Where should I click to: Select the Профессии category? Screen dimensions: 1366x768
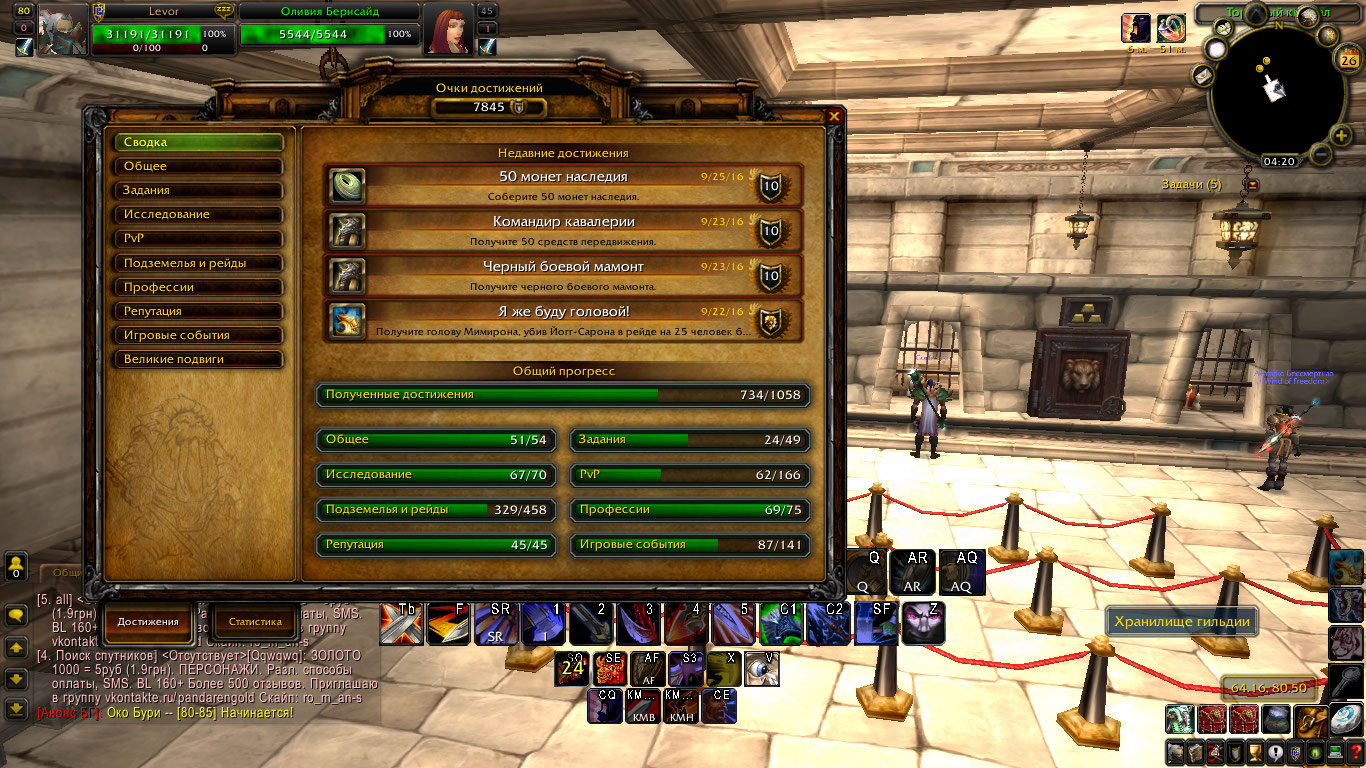198,287
